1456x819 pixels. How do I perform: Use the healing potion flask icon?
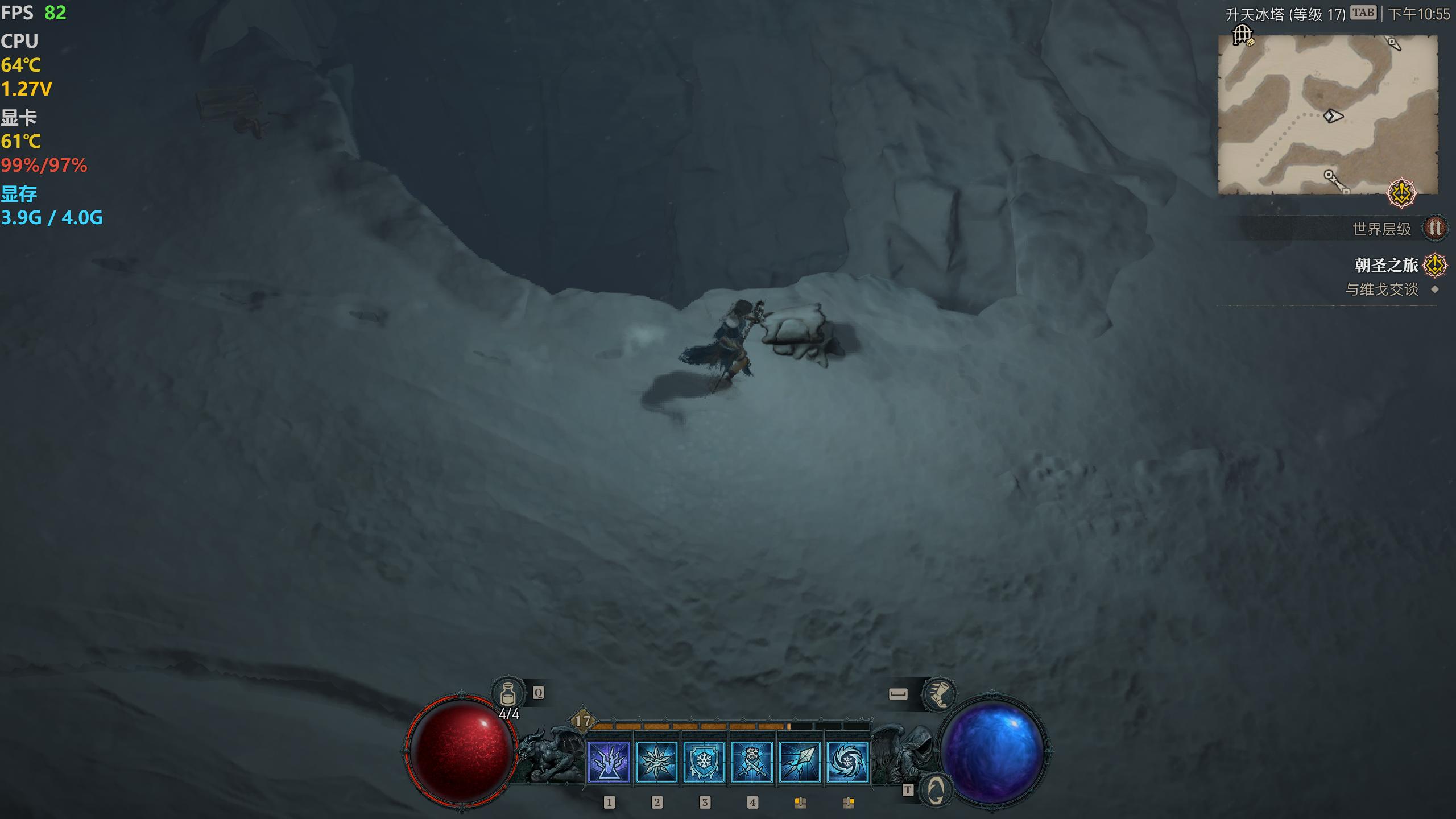508,694
